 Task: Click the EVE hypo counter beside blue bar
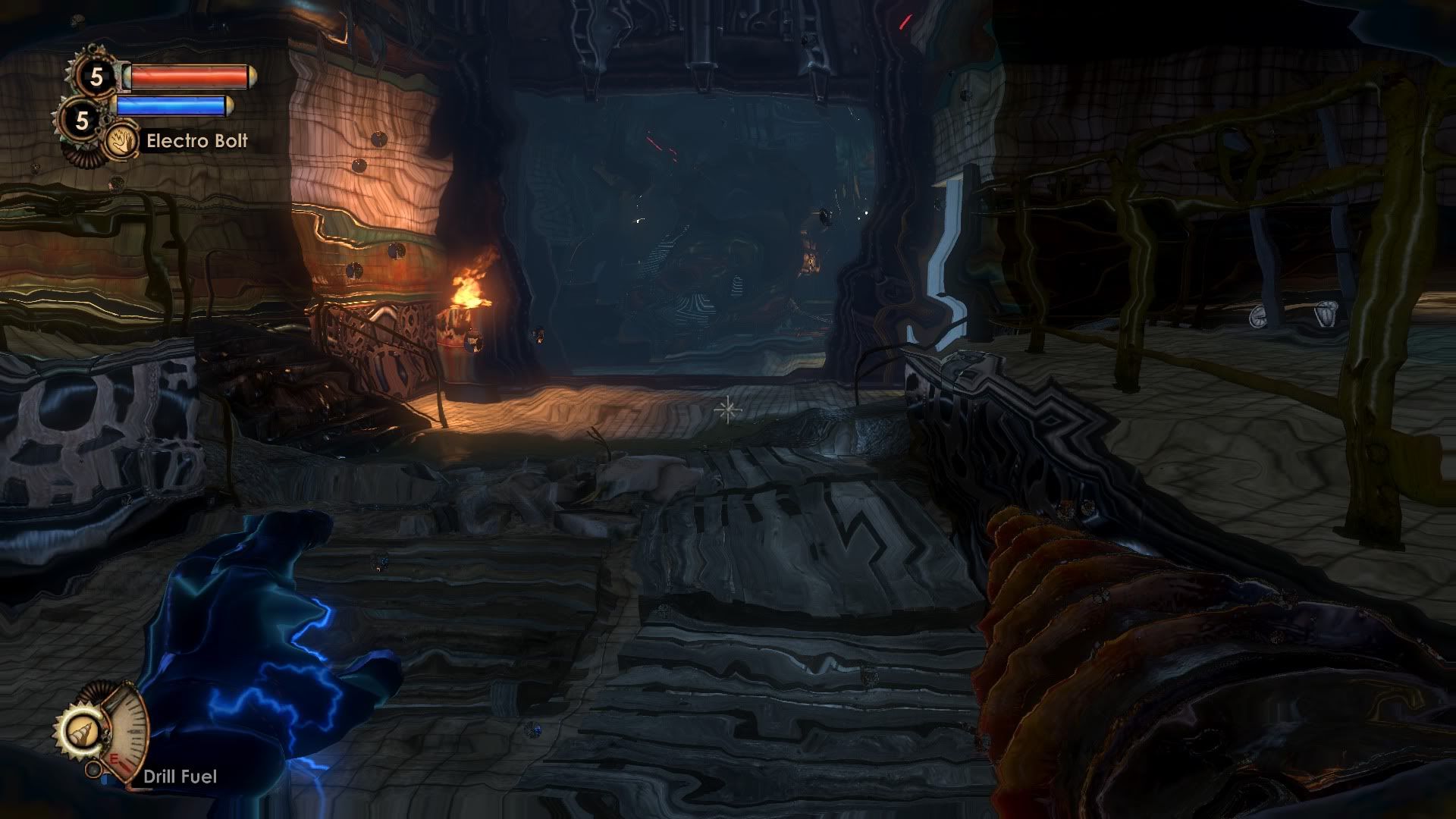tap(82, 119)
